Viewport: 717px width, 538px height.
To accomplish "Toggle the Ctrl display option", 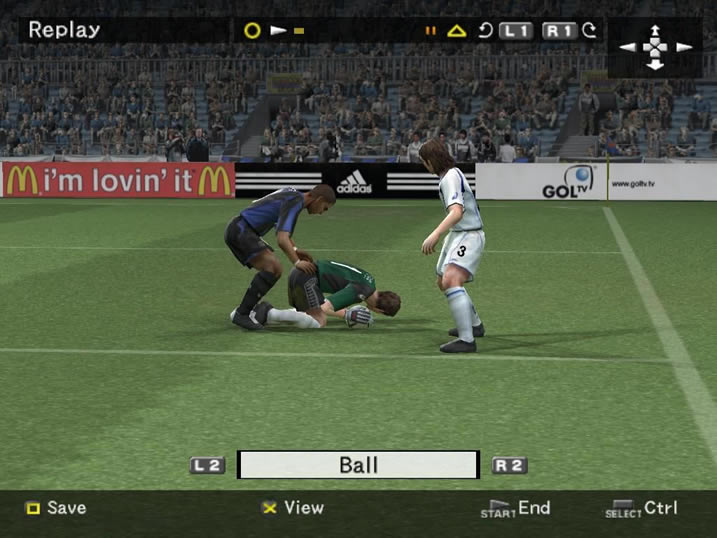I will pos(642,508).
